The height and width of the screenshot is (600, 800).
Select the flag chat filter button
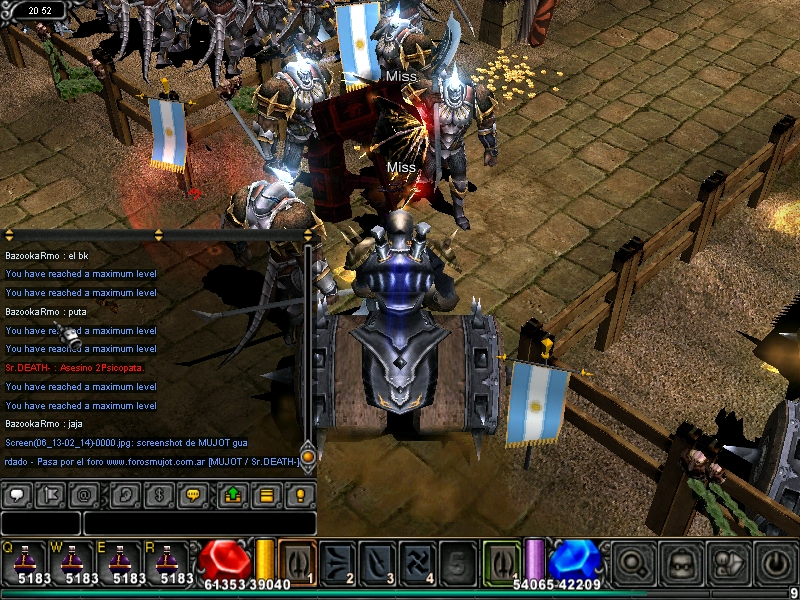click(x=53, y=494)
